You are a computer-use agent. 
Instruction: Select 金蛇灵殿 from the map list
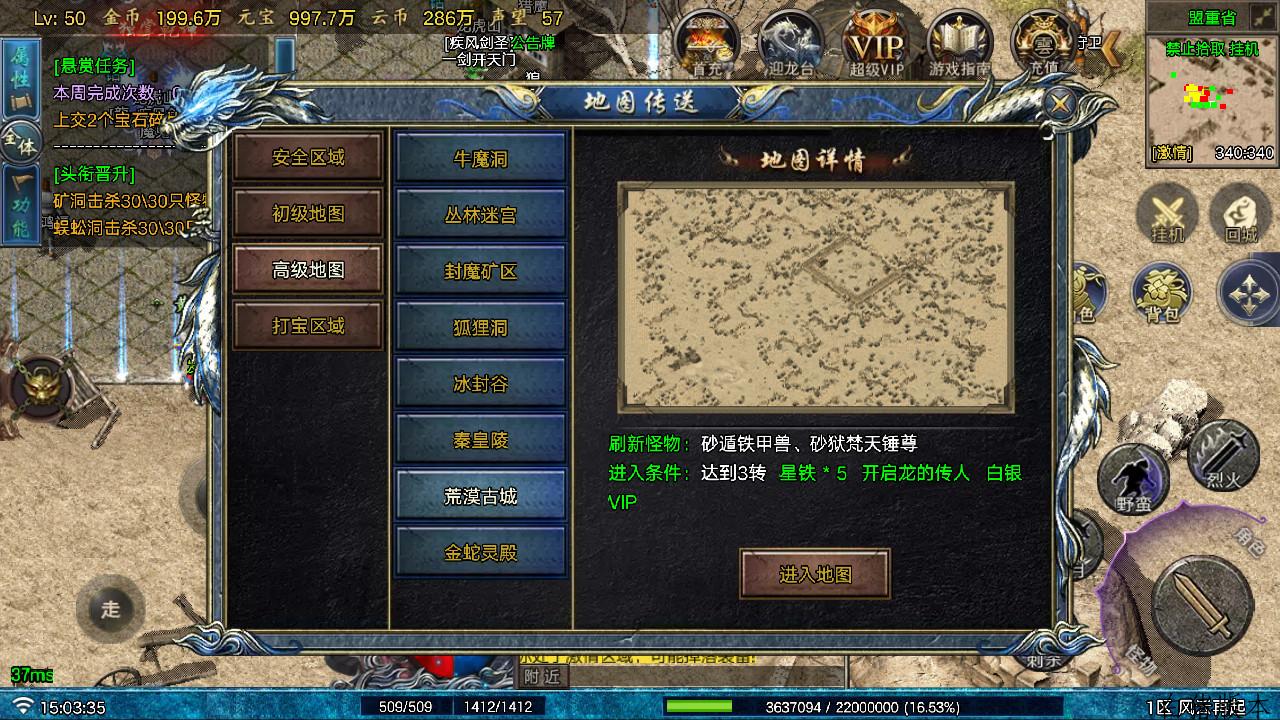click(481, 551)
